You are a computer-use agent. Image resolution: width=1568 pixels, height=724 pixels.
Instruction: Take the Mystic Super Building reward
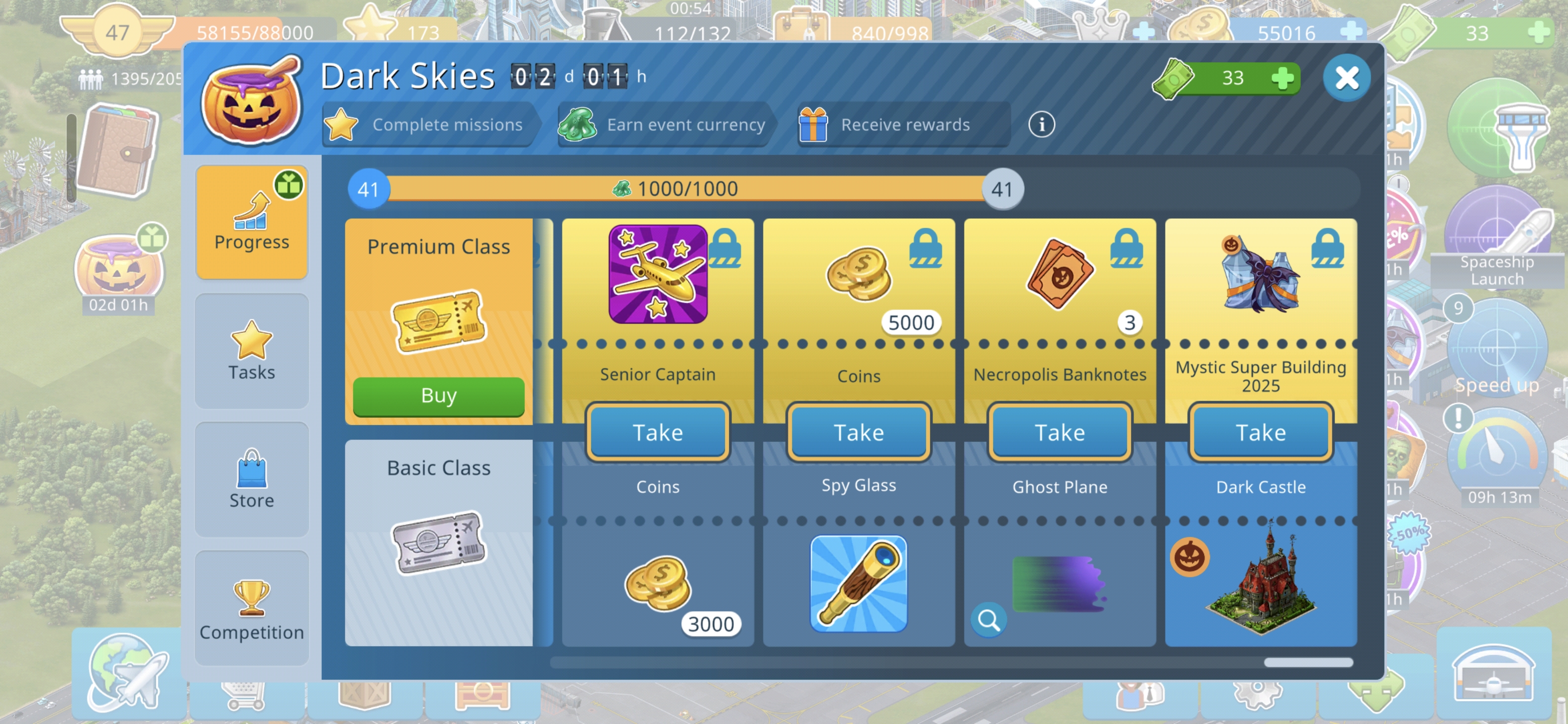click(1260, 432)
